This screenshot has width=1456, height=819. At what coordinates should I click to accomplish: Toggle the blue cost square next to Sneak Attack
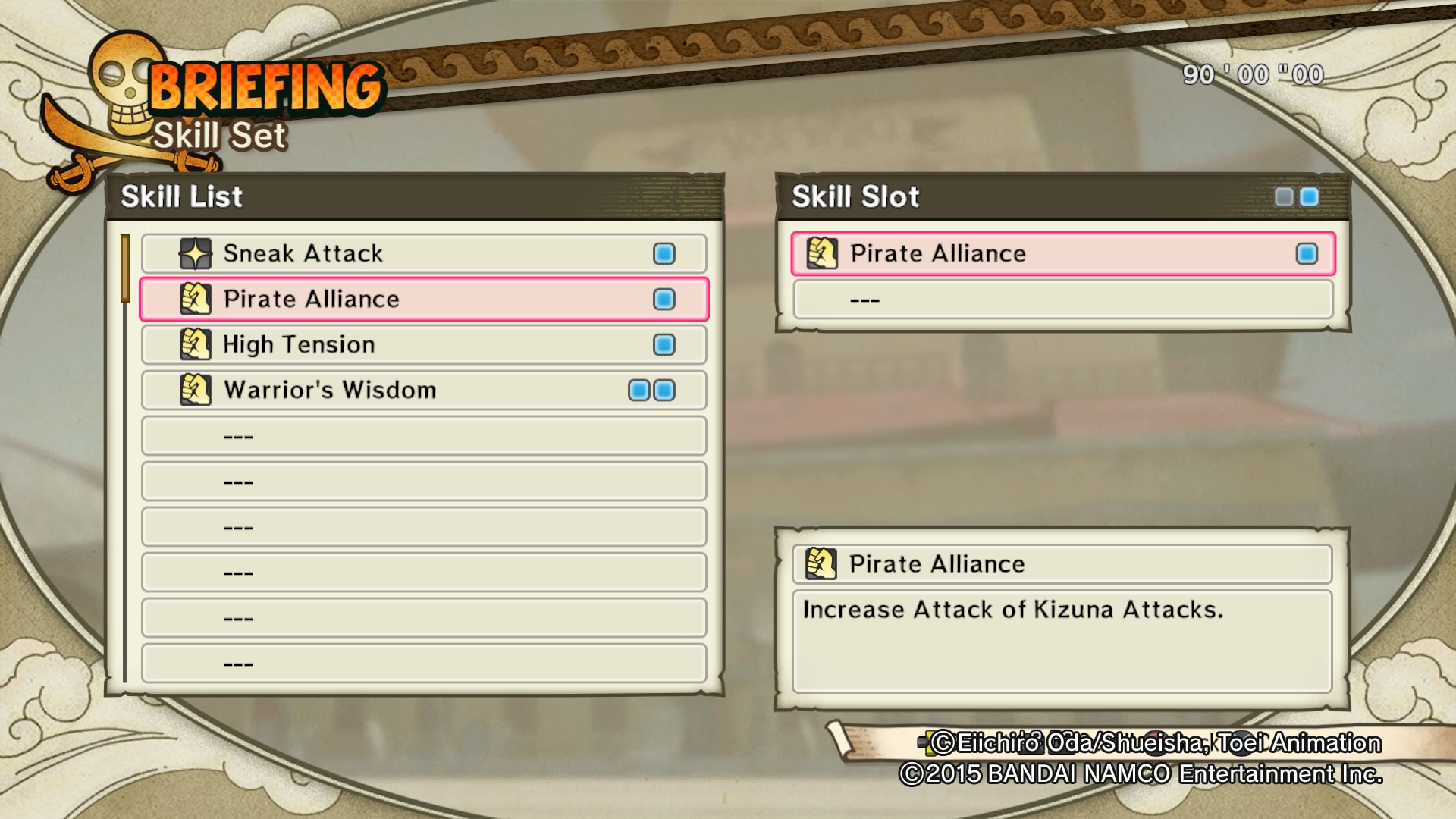tap(664, 253)
